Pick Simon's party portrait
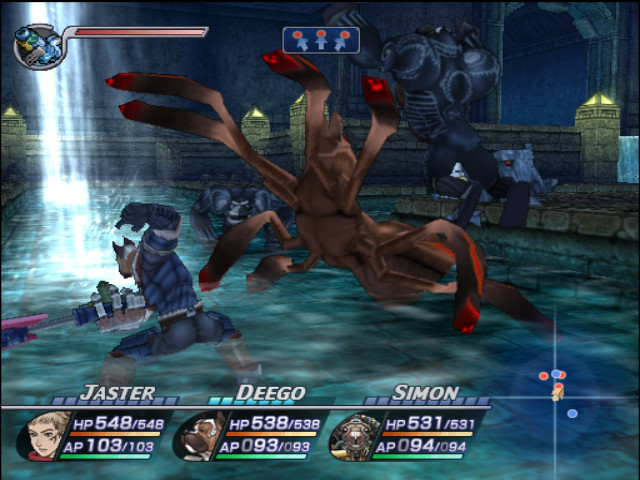The width and height of the screenshot is (640, 480). point(352,435)
